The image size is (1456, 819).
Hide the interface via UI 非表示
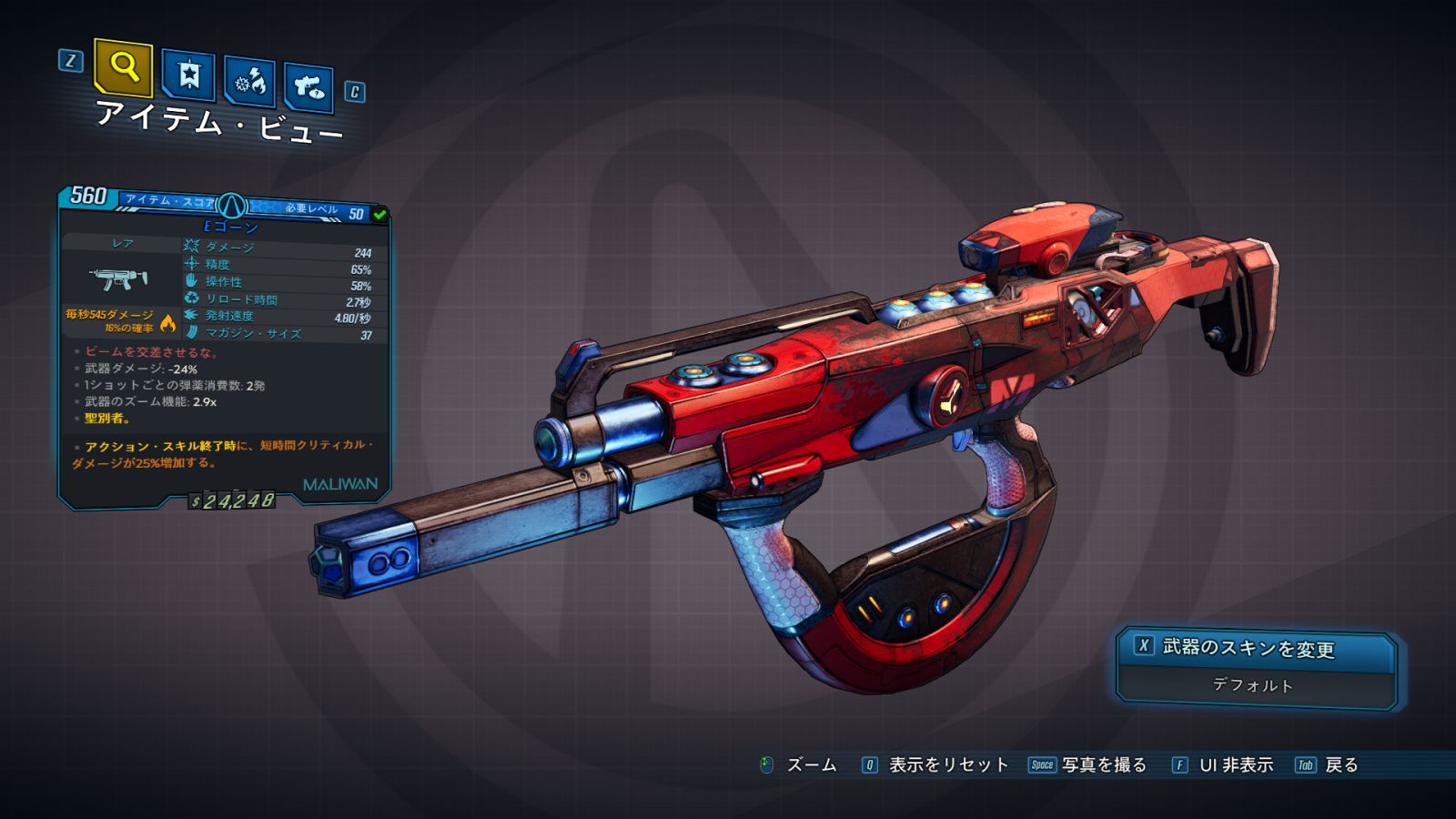pos(1235,765)
